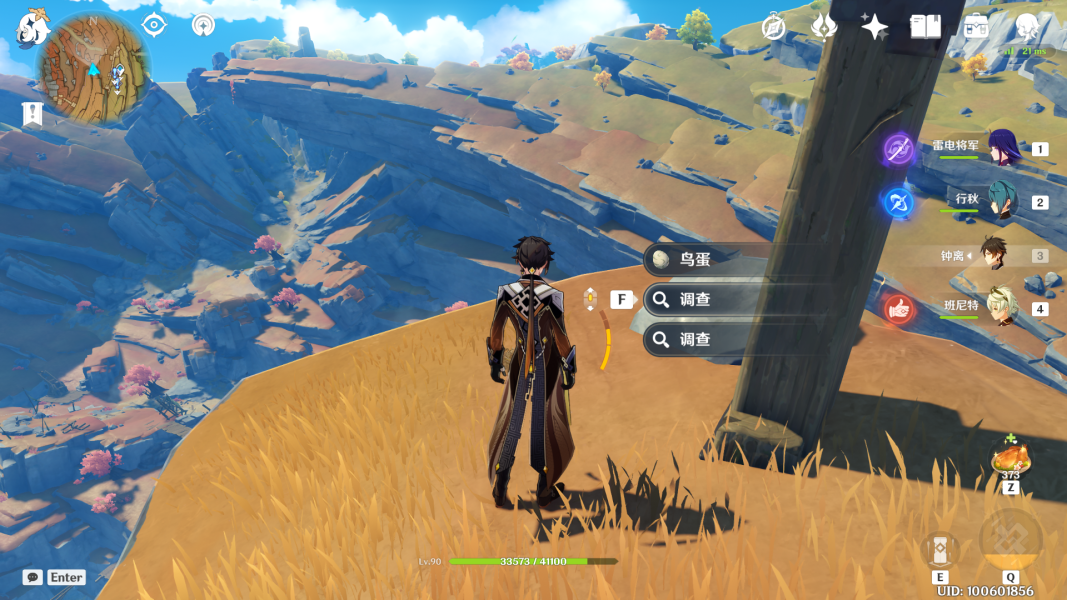
Task: Open the character head icon menu
Action: click(x=1027, y=27)
